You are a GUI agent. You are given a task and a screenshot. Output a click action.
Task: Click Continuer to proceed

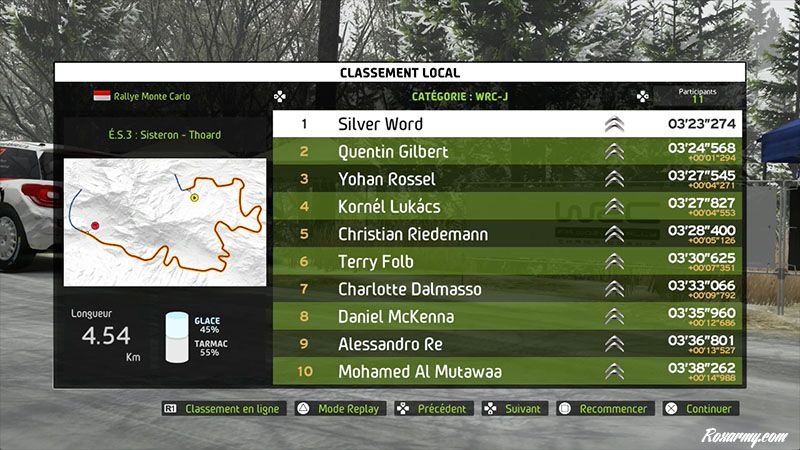tap(700, 408)
